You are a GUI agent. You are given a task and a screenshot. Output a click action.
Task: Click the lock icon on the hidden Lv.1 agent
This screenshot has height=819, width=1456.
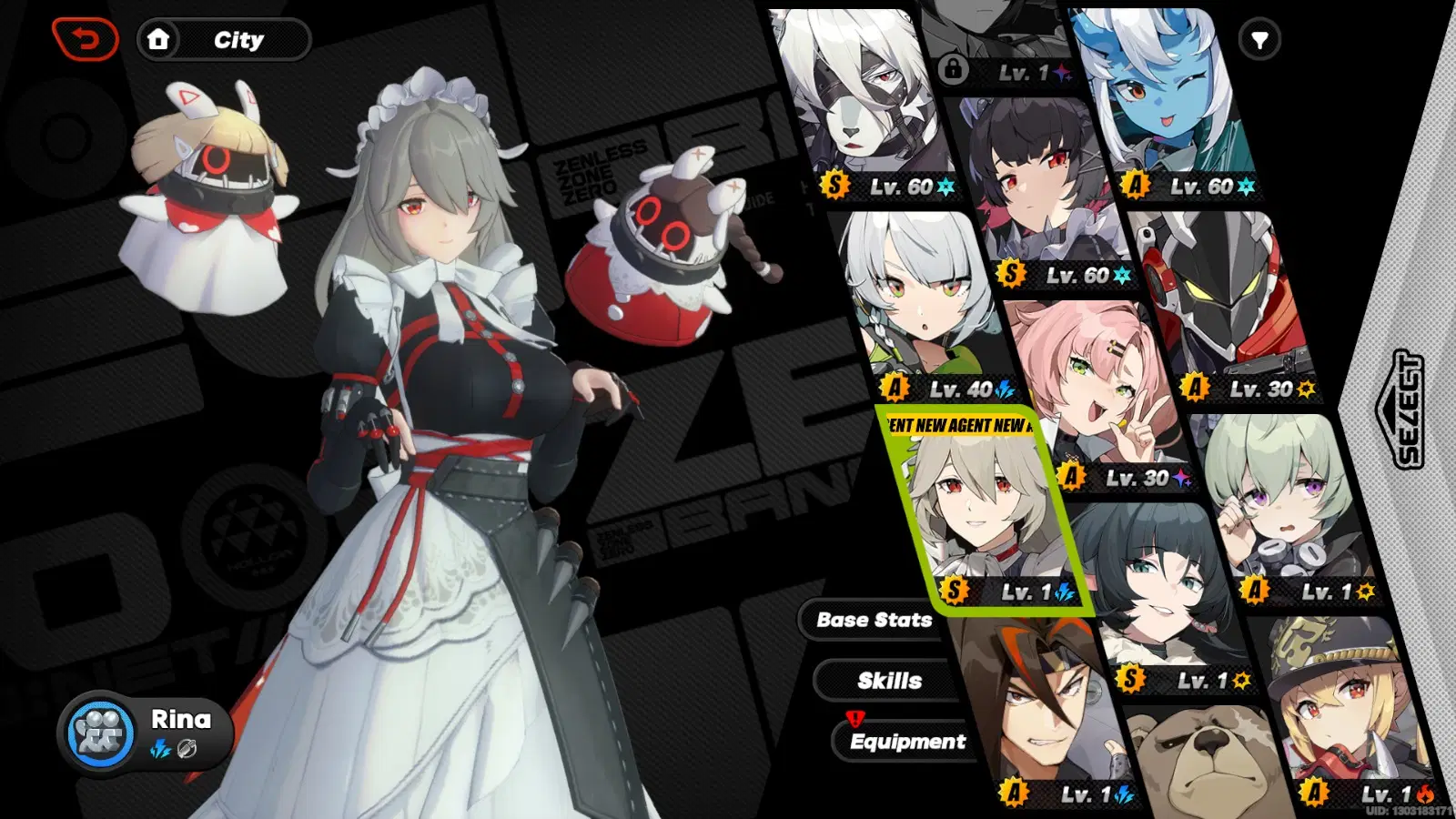tap(953, 71)
